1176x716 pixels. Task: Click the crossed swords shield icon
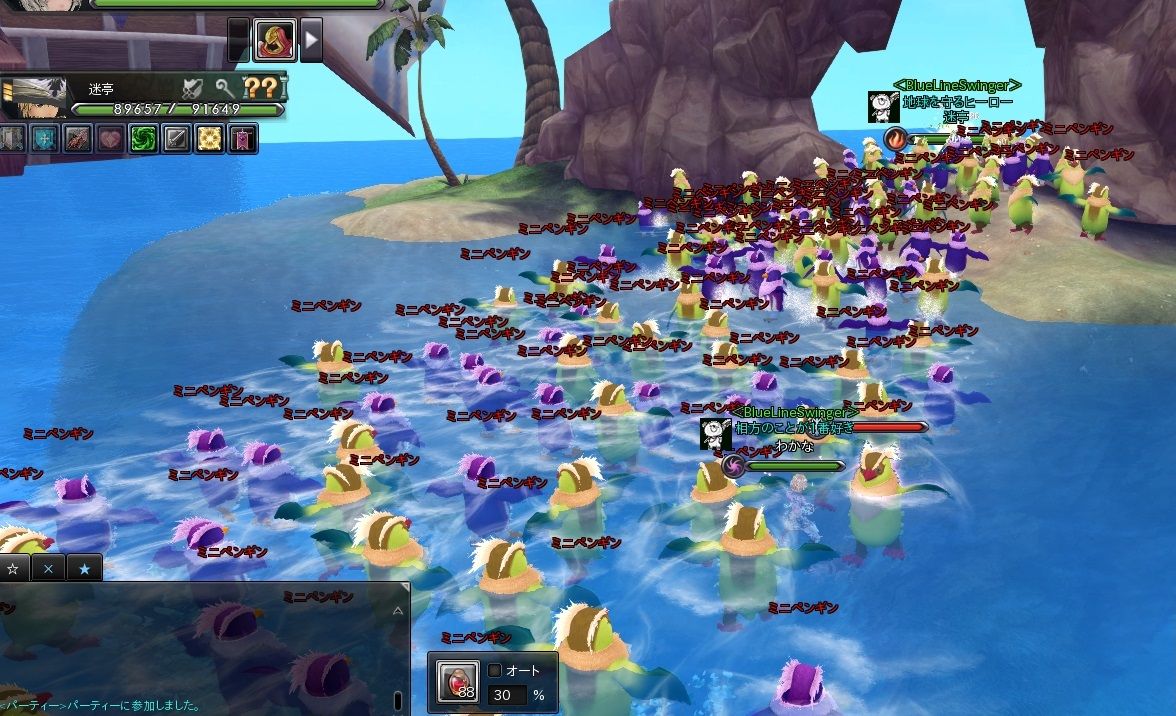pyautogui.click(x=193, y=87)
